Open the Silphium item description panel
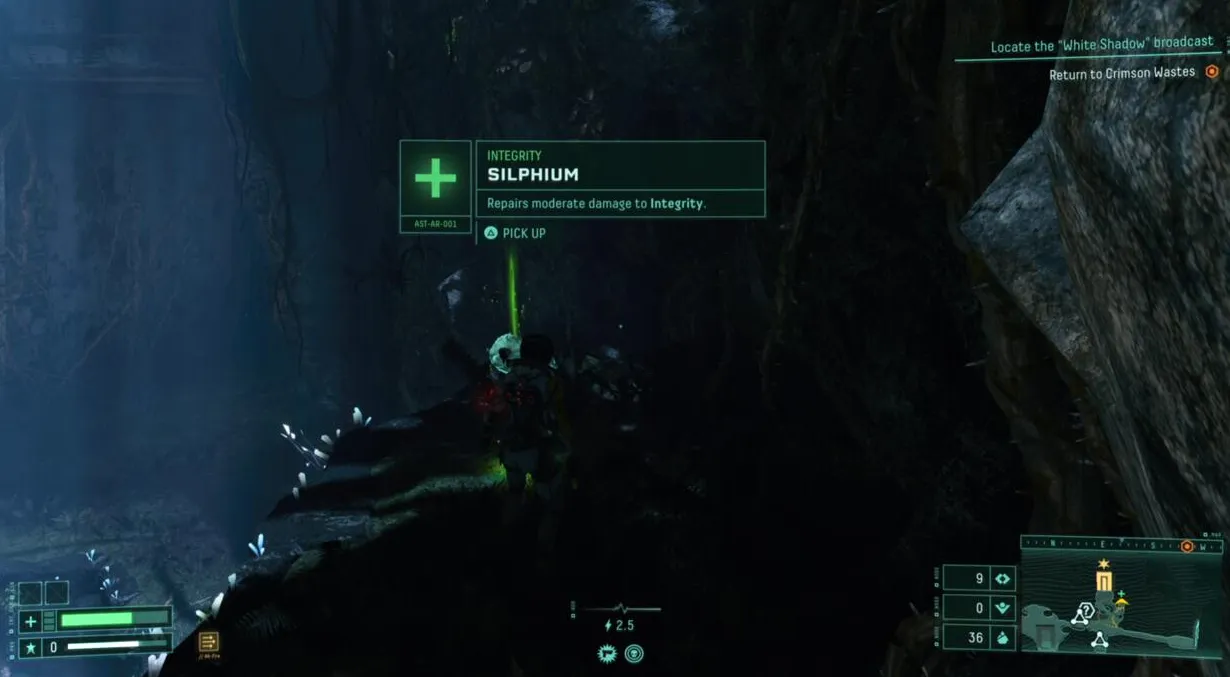 coord(620,178)
